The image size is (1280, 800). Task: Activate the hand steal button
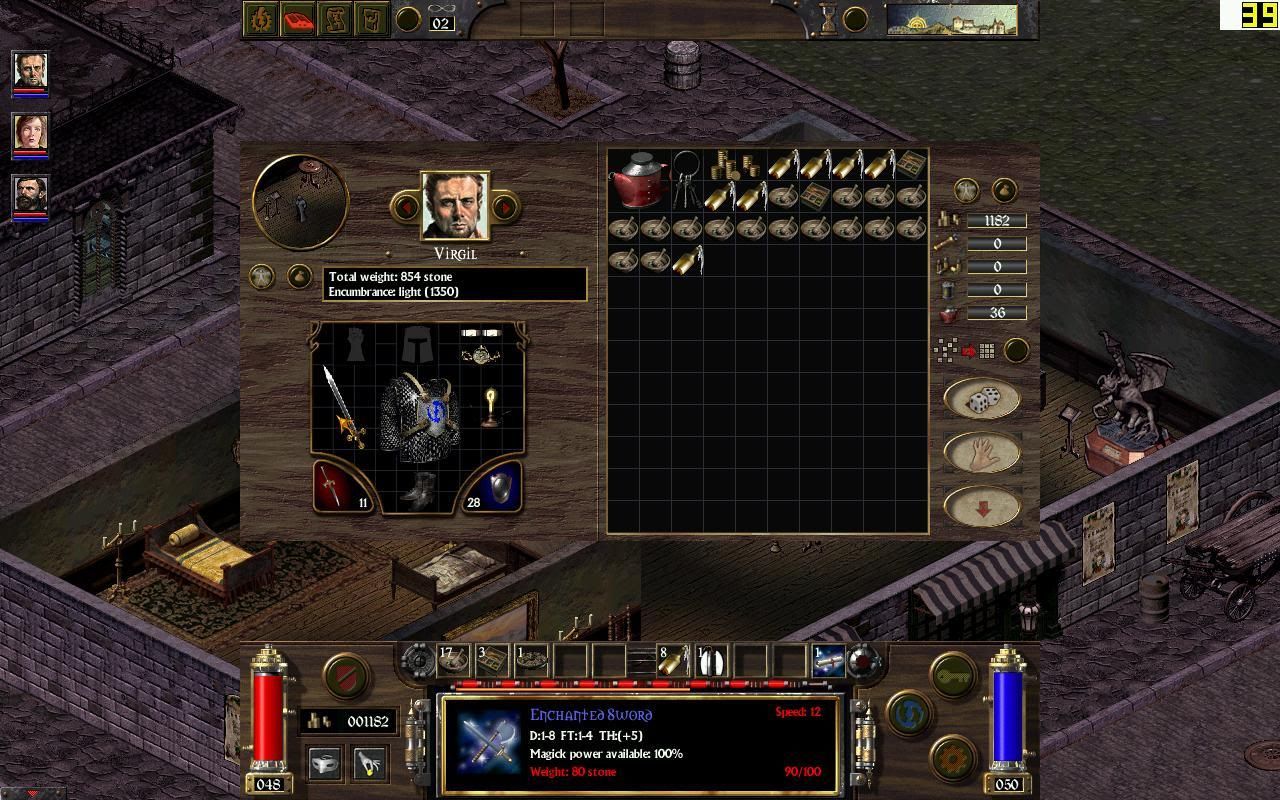coord(981,453)
